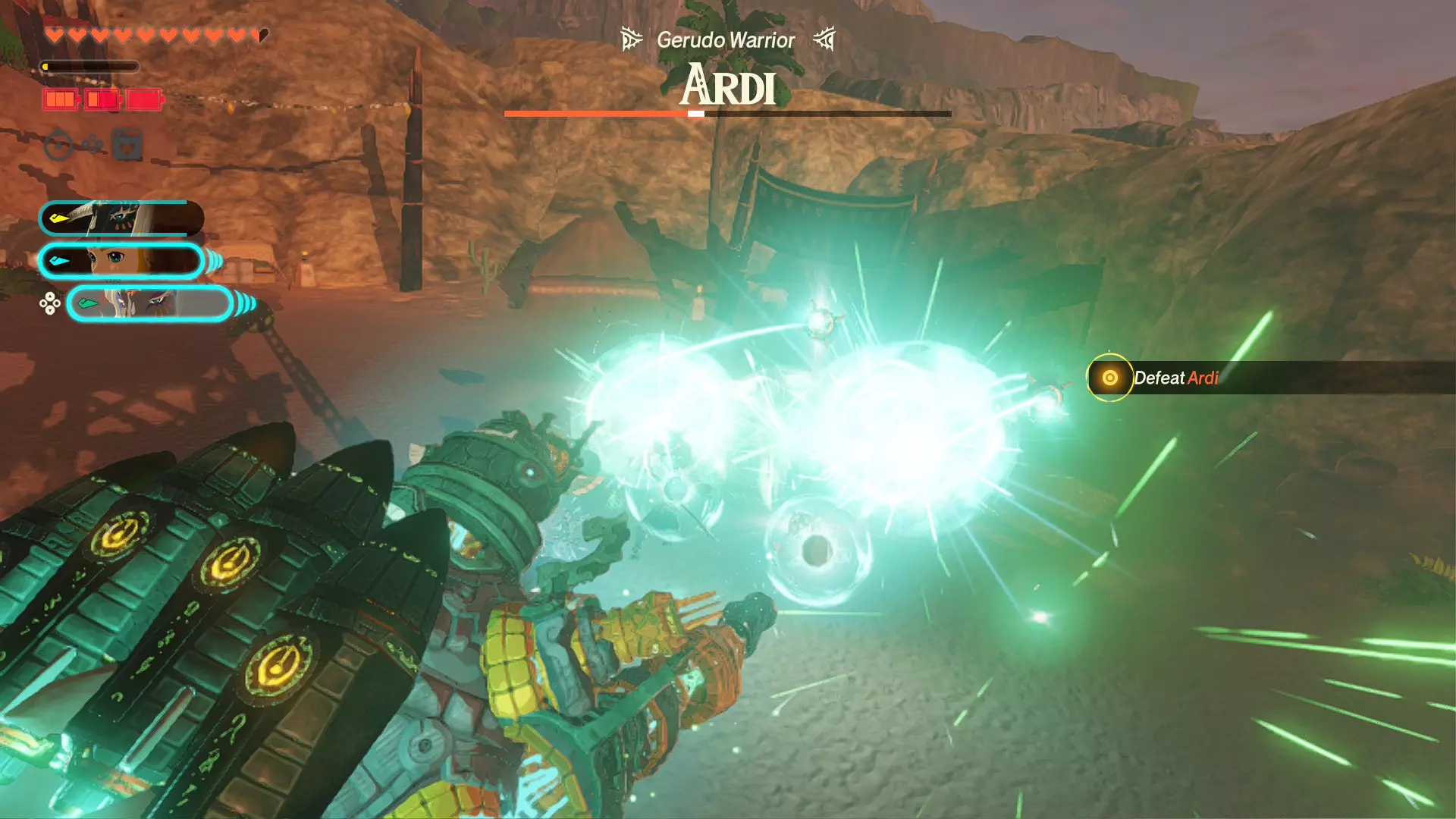Use the faded heart-container item icon
Image resolution: width=1456 pixels, height=819 pixels.
coord(127,144)
